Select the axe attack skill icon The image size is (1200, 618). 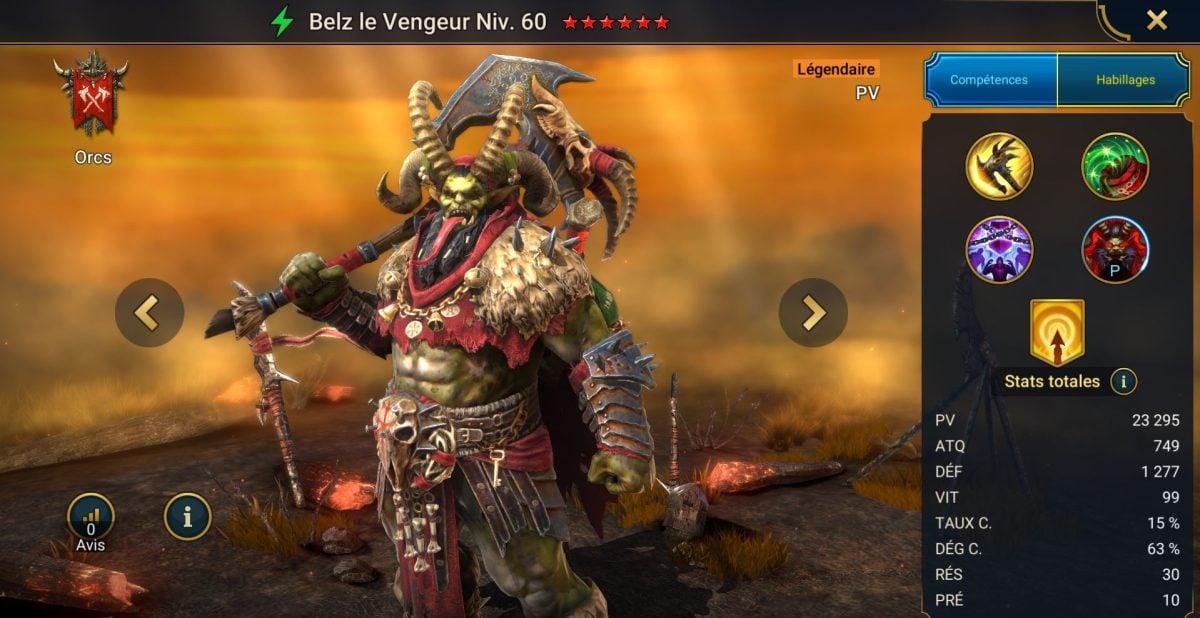[999, 166]
